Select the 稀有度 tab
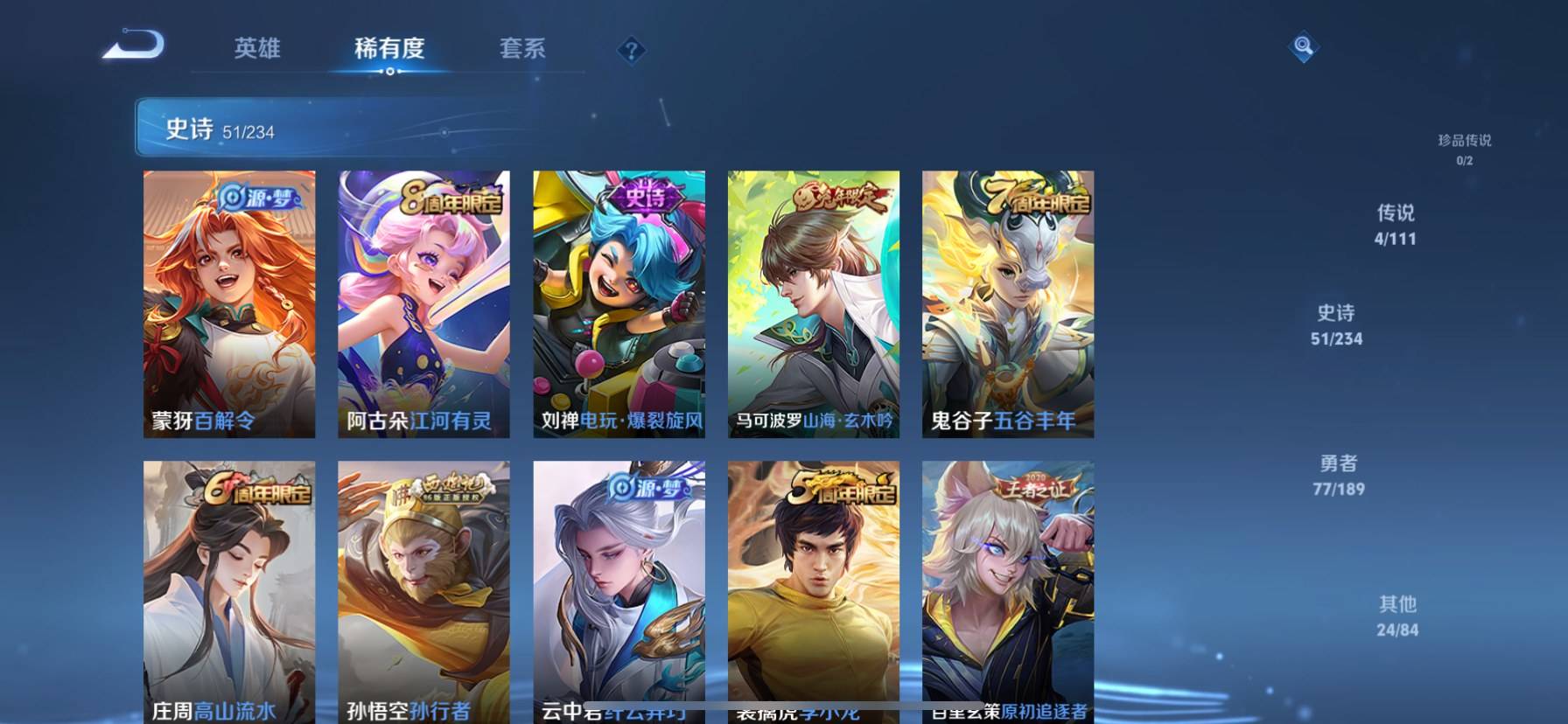Viewport: 1568px width, 724px height. tap(389, 48)
